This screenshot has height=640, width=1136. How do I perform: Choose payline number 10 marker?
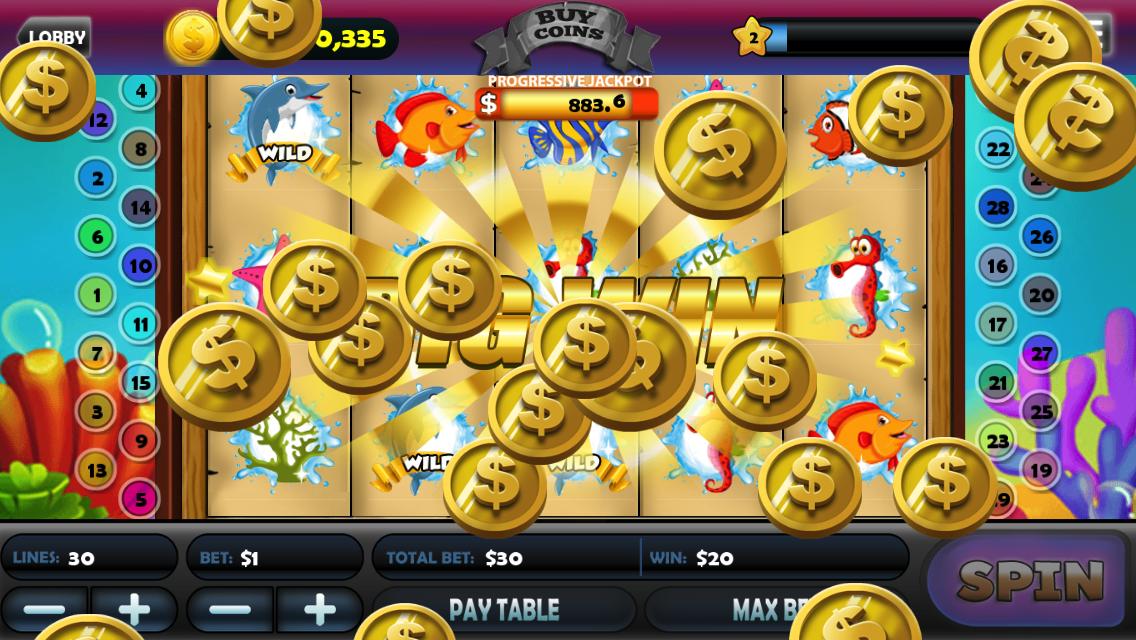140,265
